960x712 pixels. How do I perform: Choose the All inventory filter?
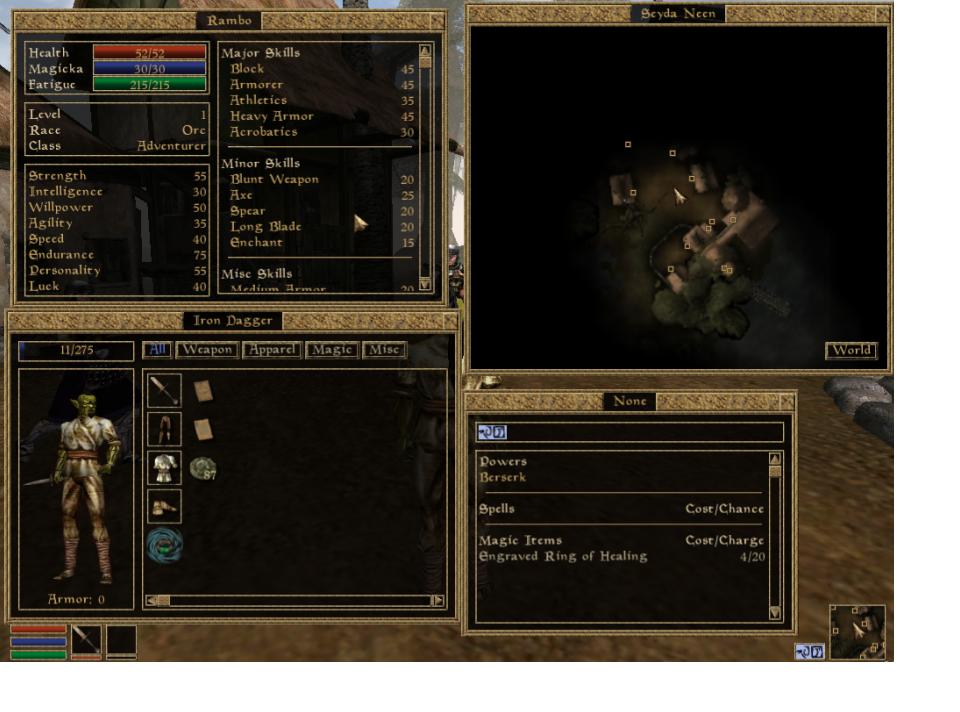157,350
